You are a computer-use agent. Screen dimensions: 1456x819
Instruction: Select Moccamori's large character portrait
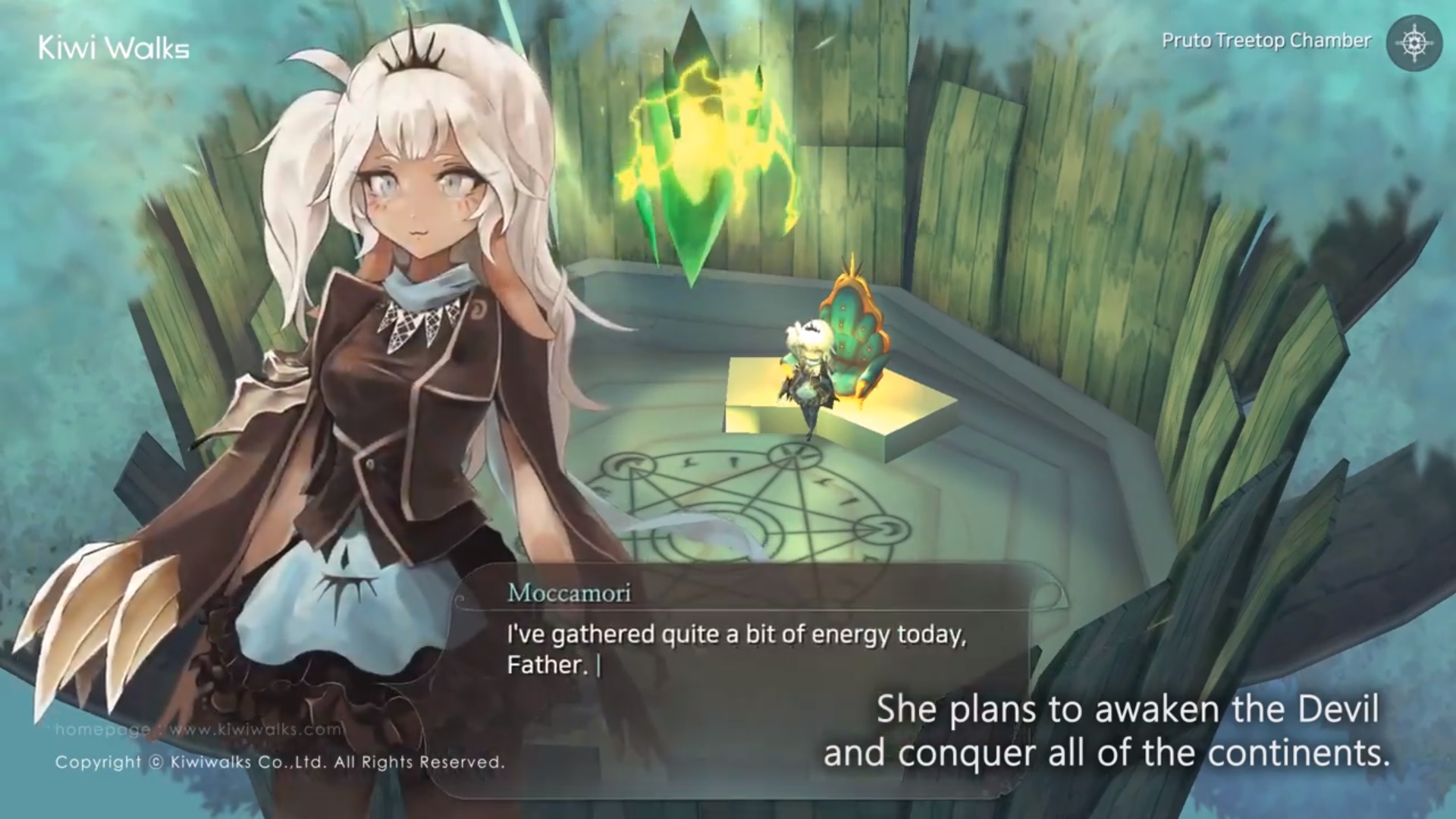(379, 341)
